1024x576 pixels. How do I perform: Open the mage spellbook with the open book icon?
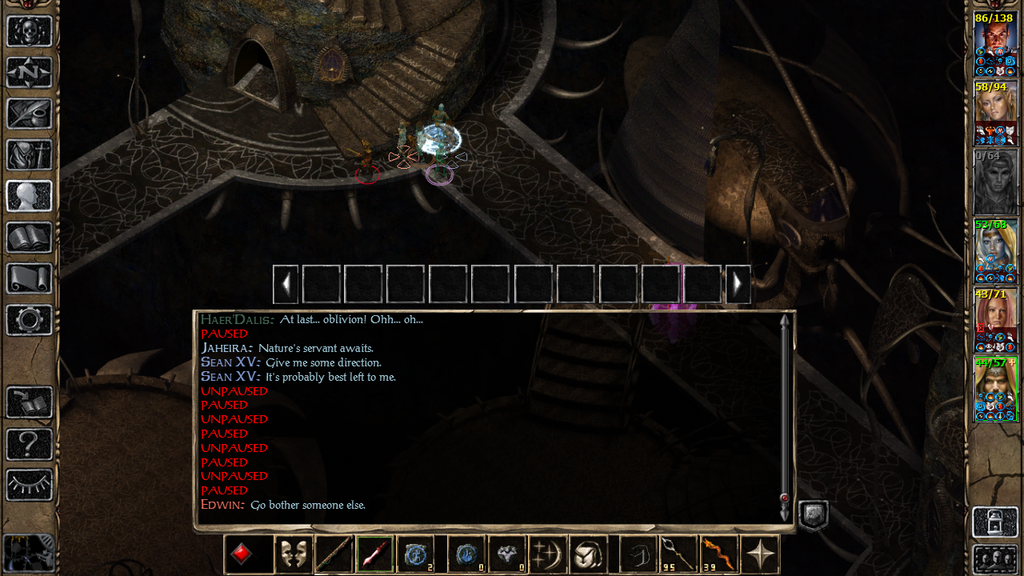[29, 237]
